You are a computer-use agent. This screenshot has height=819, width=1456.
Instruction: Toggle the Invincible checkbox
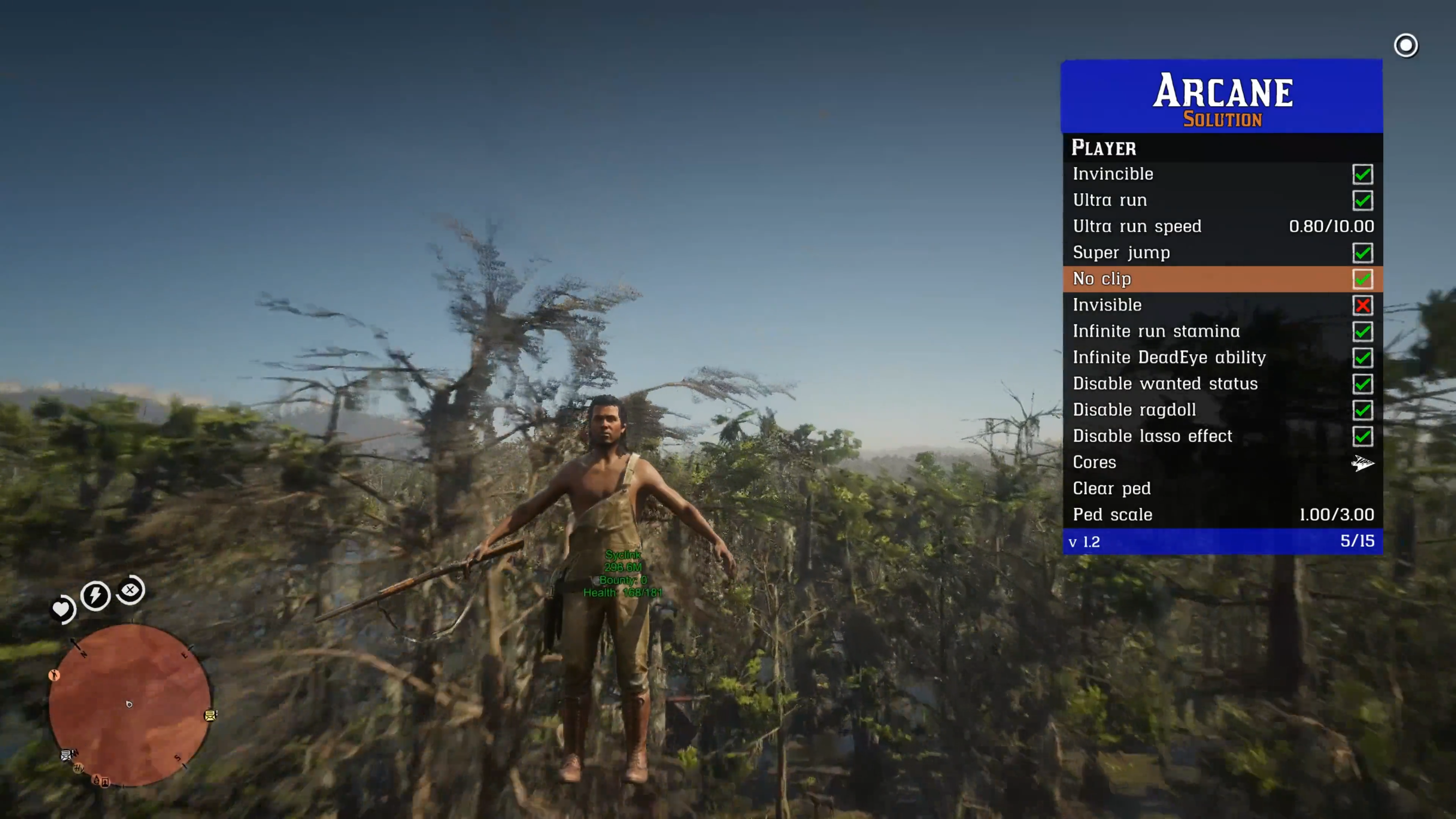coord(1362,174)
